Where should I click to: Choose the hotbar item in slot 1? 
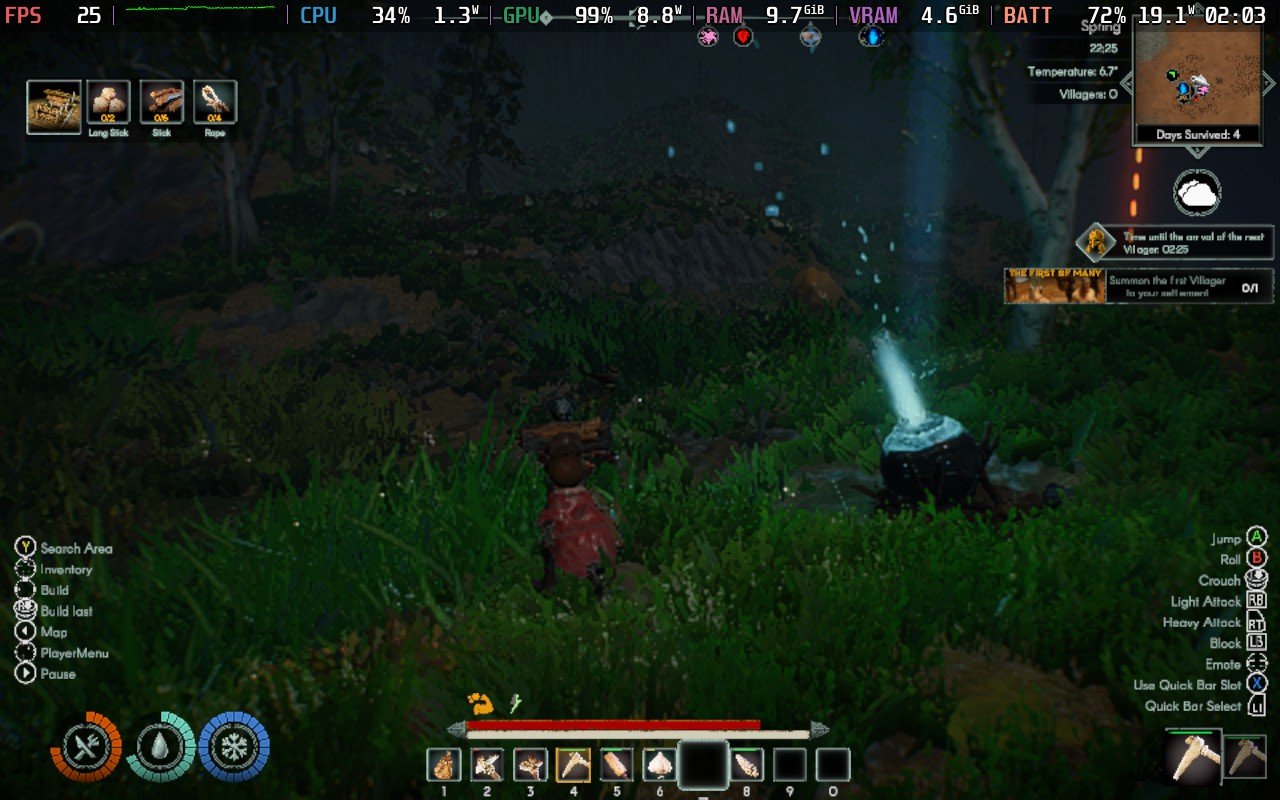444,765
